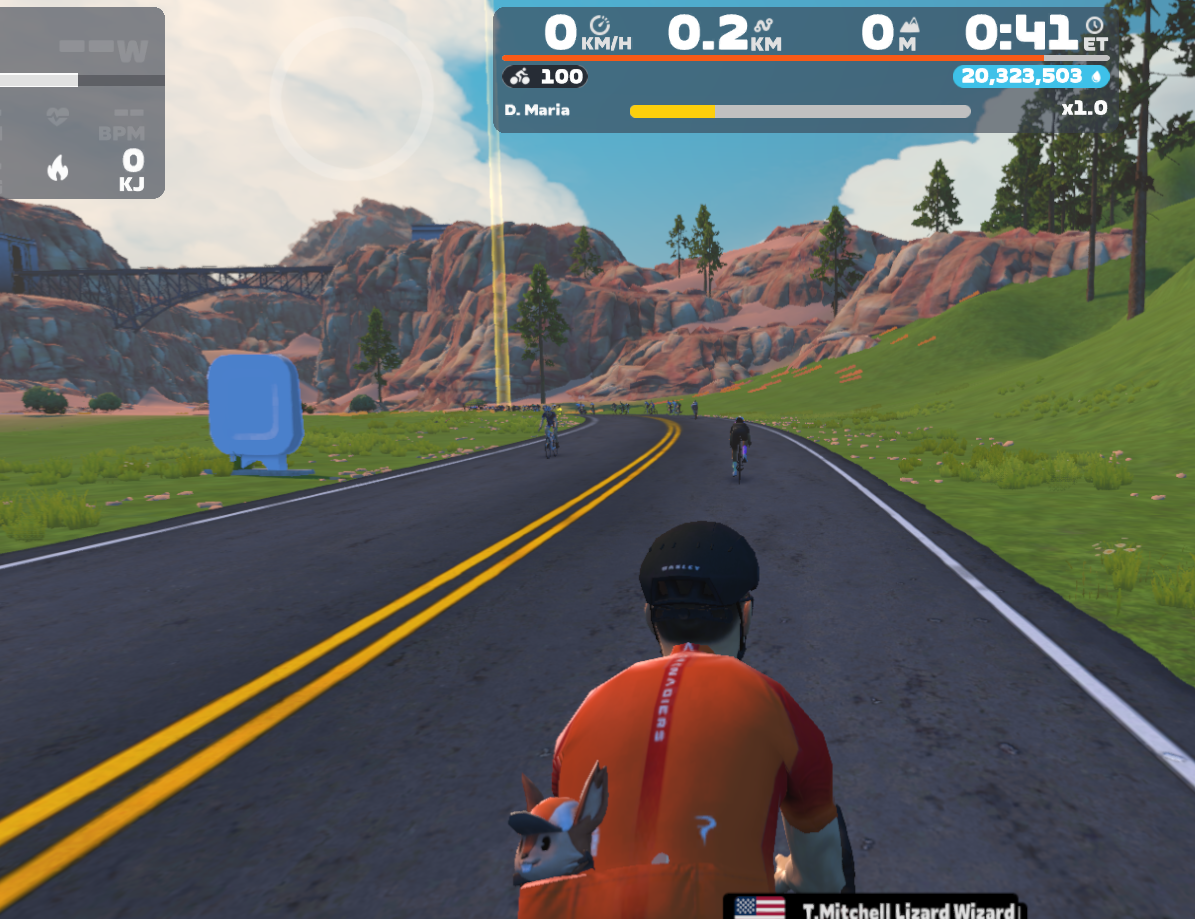Image resolution: width=1195 pixels, height=919 pixels.
Task: Open the blue Drops counter pill
Action: pyautogui.click(x=1031, y=76)
